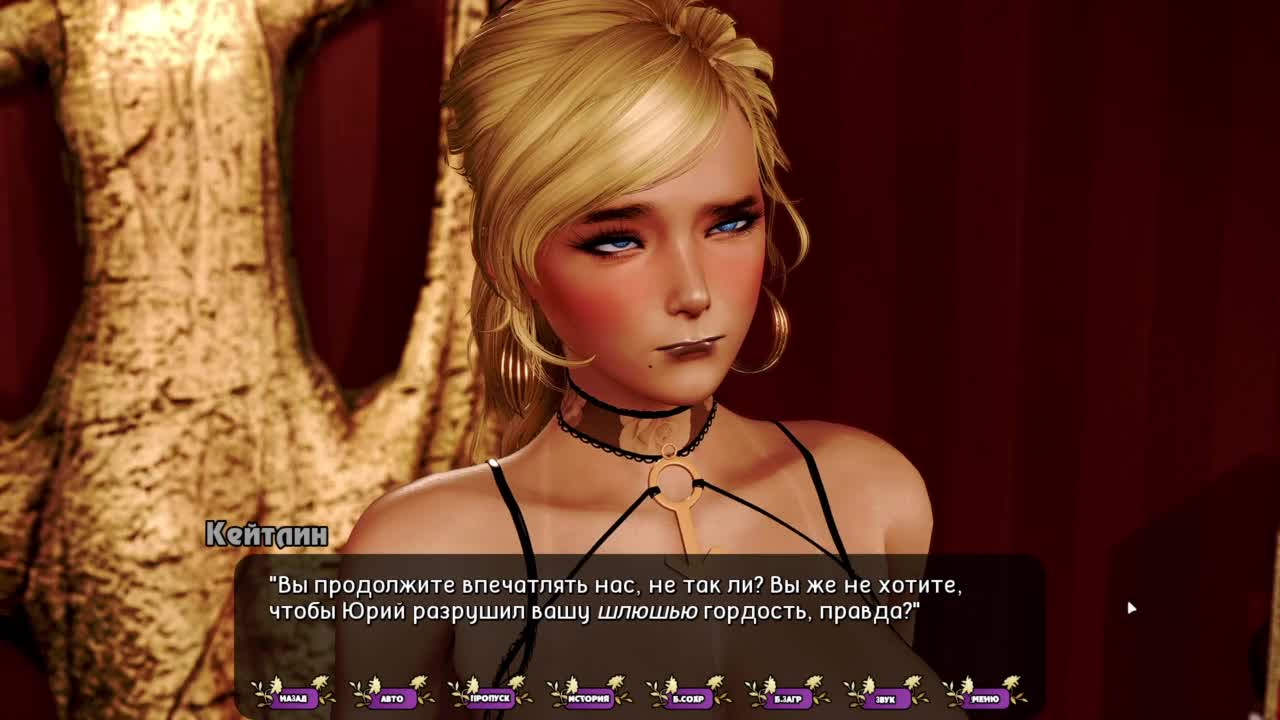Viewport: 1280px width, 720px height.
Task: Skip dialogue with the Пропуск button
Action: [490, 698]
